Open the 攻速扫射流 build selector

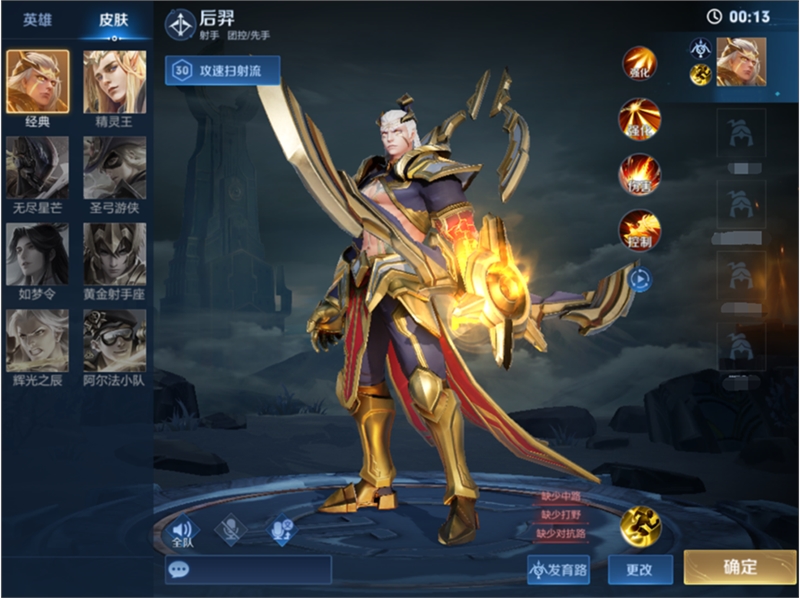(223, 71)
